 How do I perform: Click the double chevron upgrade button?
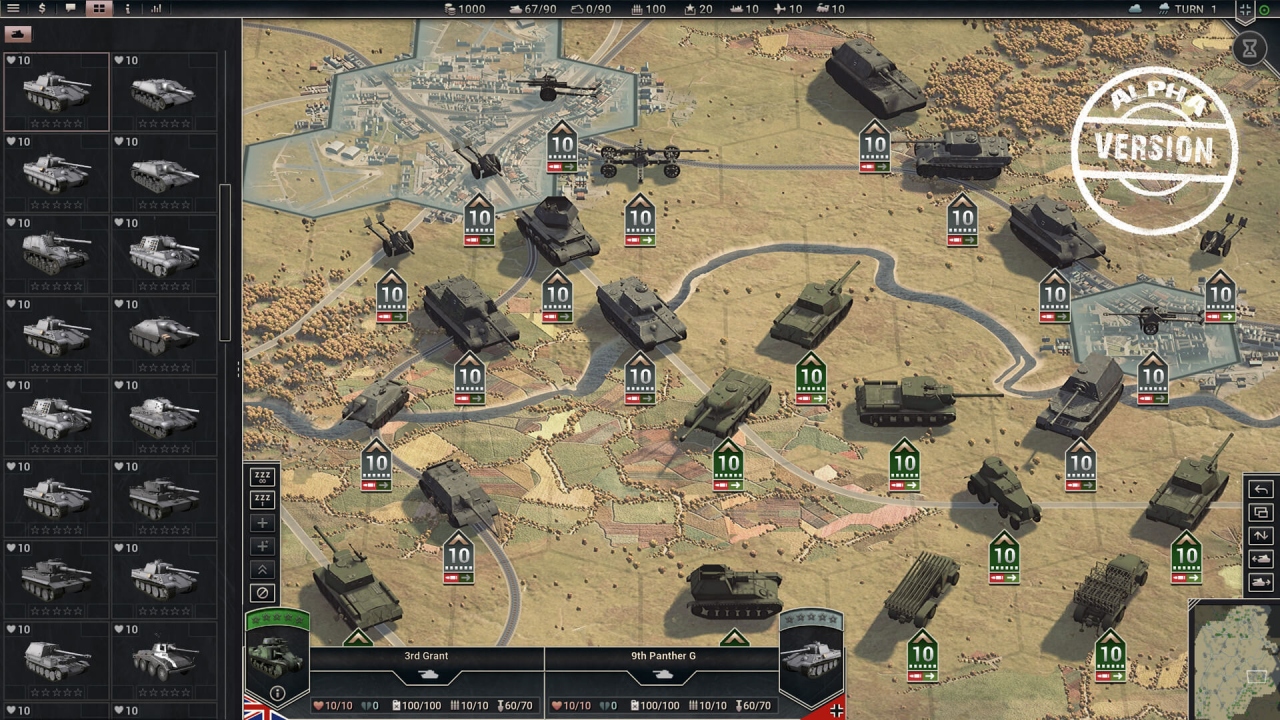(262, 569)
